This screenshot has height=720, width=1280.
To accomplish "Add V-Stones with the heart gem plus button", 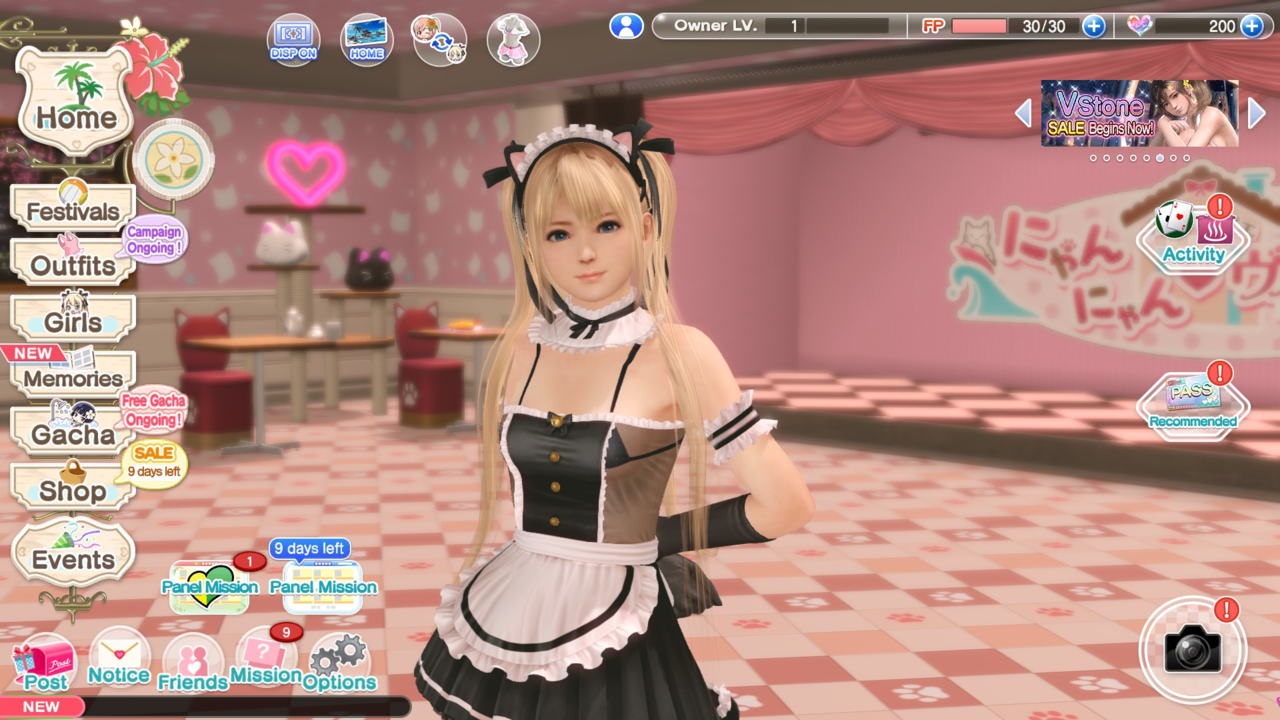I will pos(1251,26).
